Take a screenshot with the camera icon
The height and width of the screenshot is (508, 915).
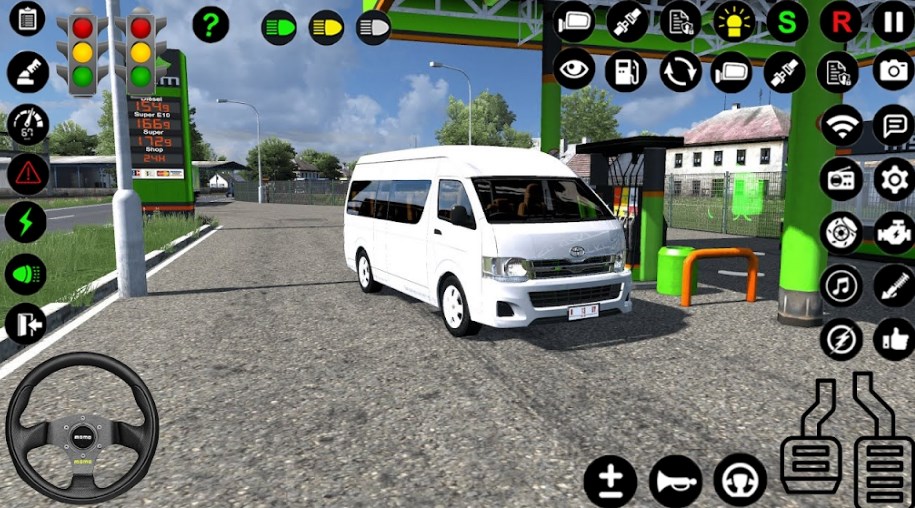(x=893, y=71)
